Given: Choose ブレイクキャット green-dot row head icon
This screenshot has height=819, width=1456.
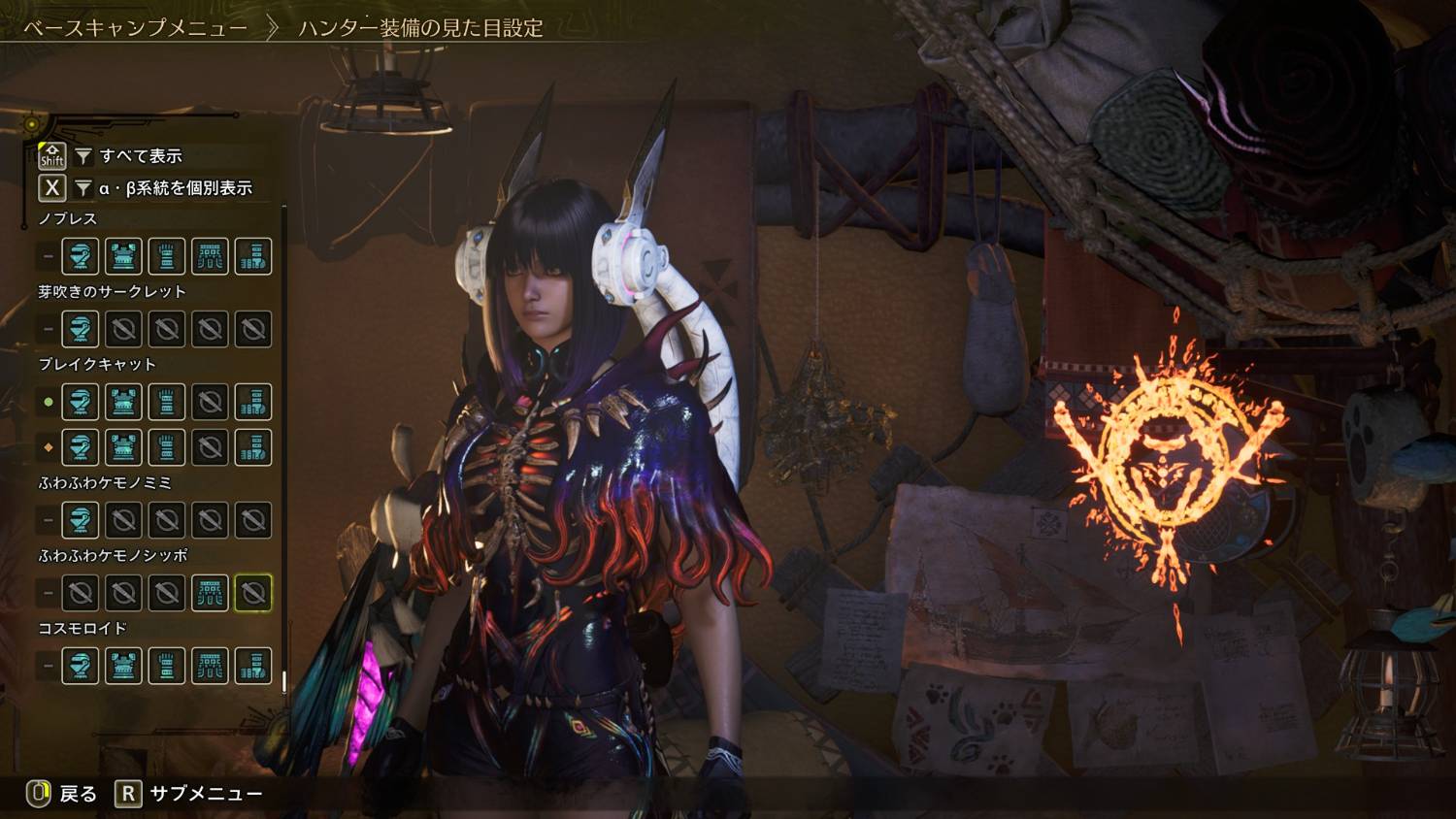Looking at the screenshot, I should click(x=81, y=402).
